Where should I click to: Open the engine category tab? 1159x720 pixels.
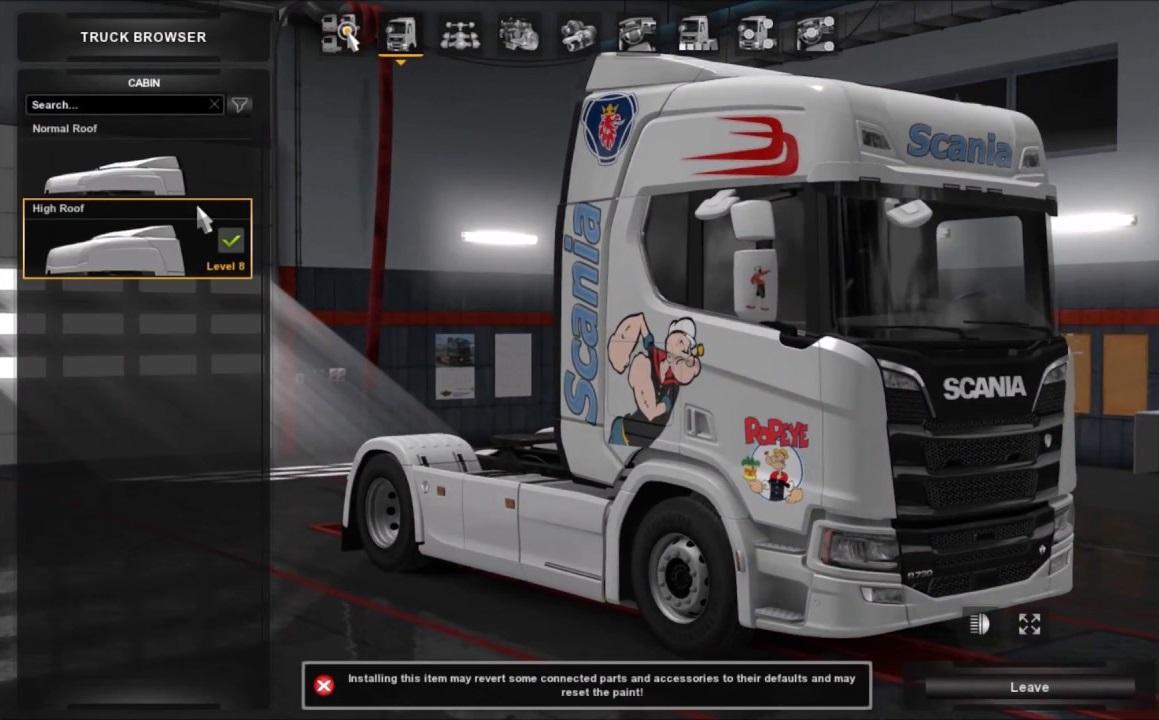[519, 34]
